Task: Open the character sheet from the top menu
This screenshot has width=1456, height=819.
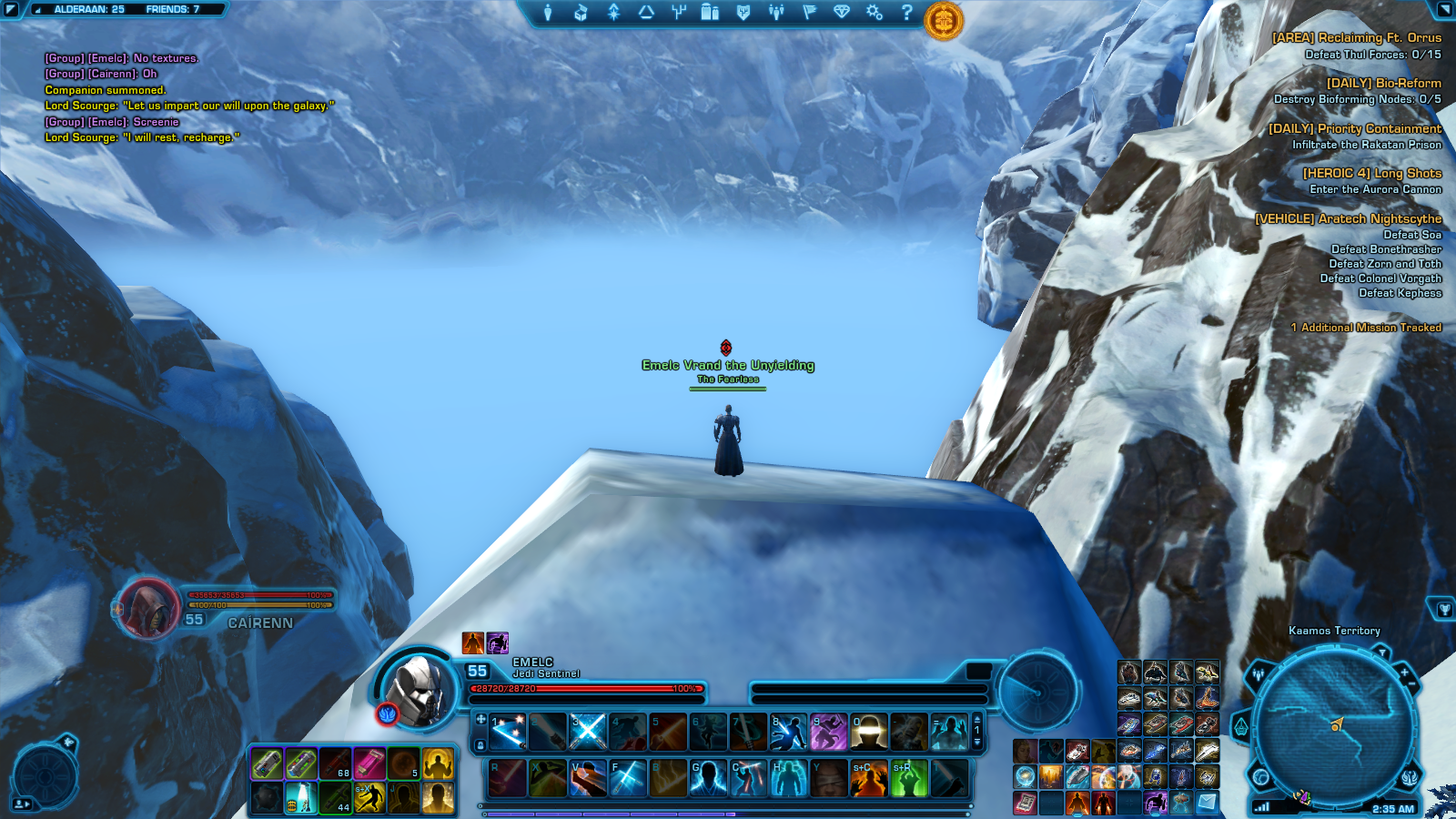Action: [x=548, y=13]
